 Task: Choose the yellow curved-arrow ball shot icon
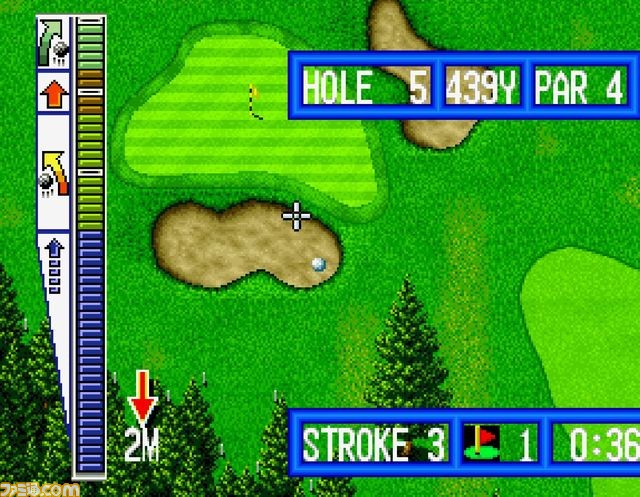[53, 171]
